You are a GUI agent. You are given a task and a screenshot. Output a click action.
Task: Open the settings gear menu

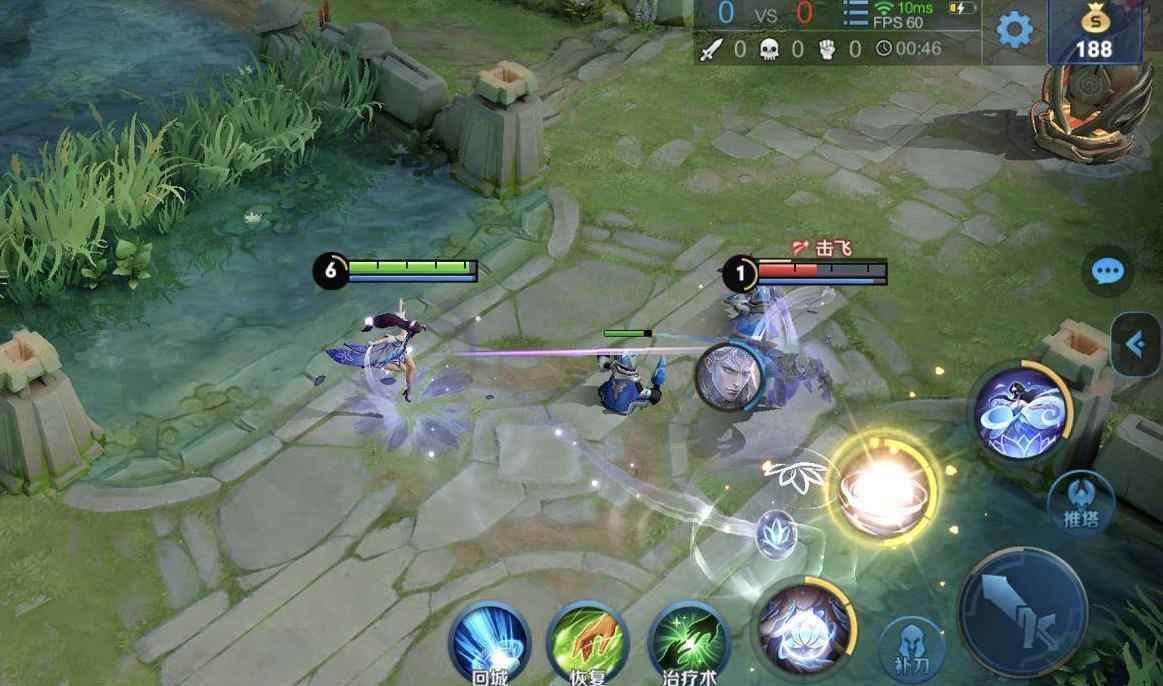click(1014, 31)
